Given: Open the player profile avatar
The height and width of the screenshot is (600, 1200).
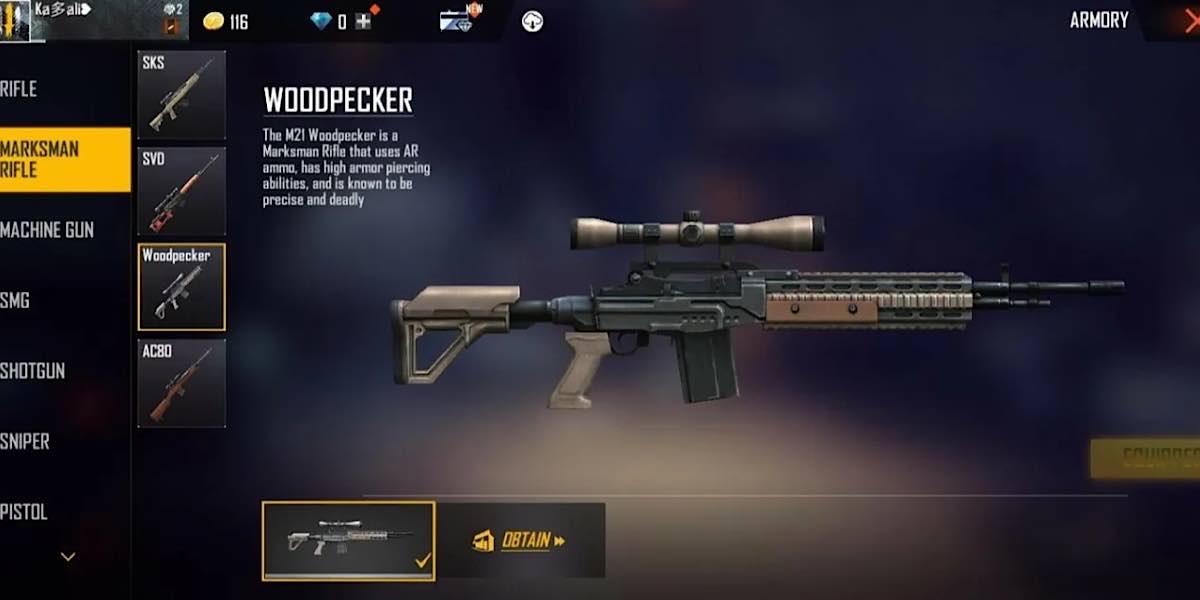Looking at the screenshot, I should tap(16, 20).
